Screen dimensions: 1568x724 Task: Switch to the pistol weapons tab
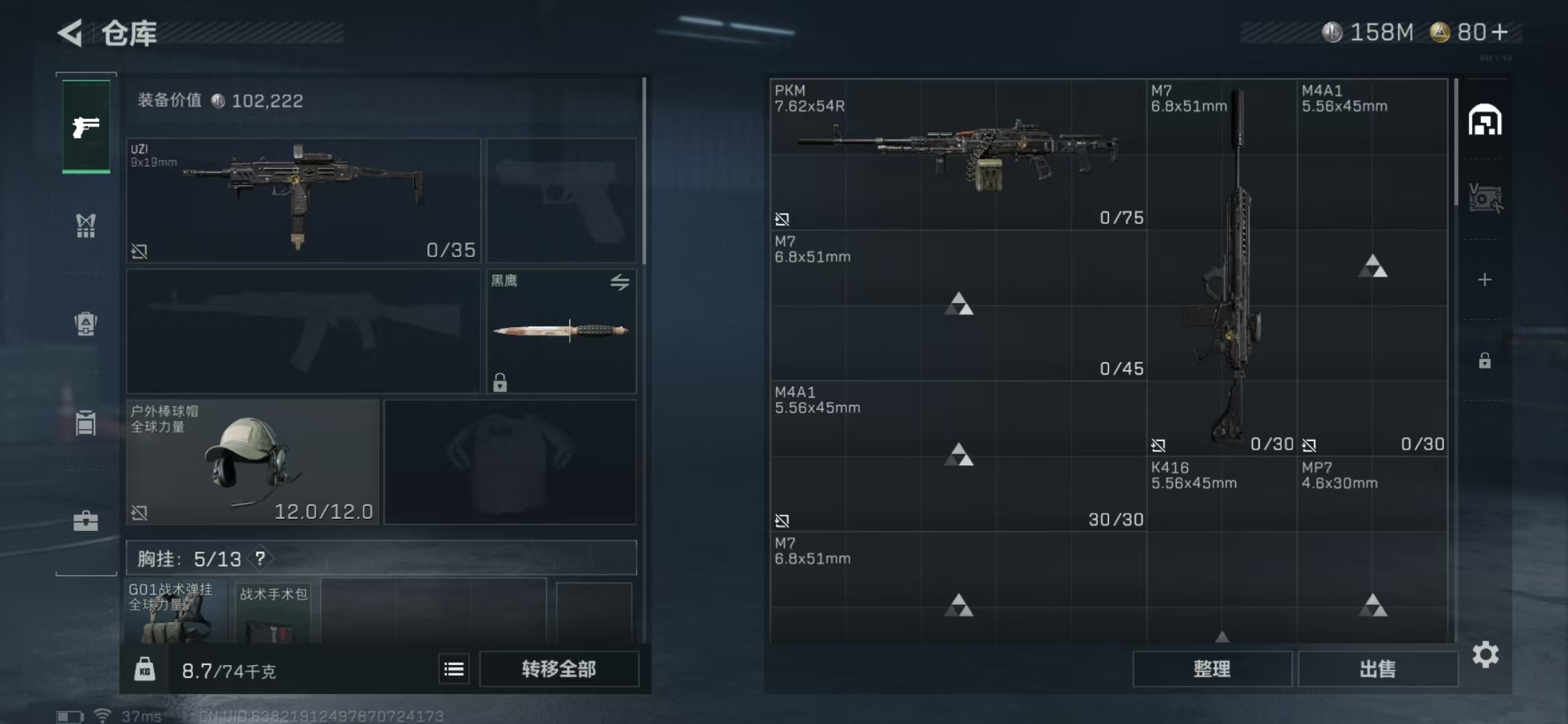coord(86,127)
